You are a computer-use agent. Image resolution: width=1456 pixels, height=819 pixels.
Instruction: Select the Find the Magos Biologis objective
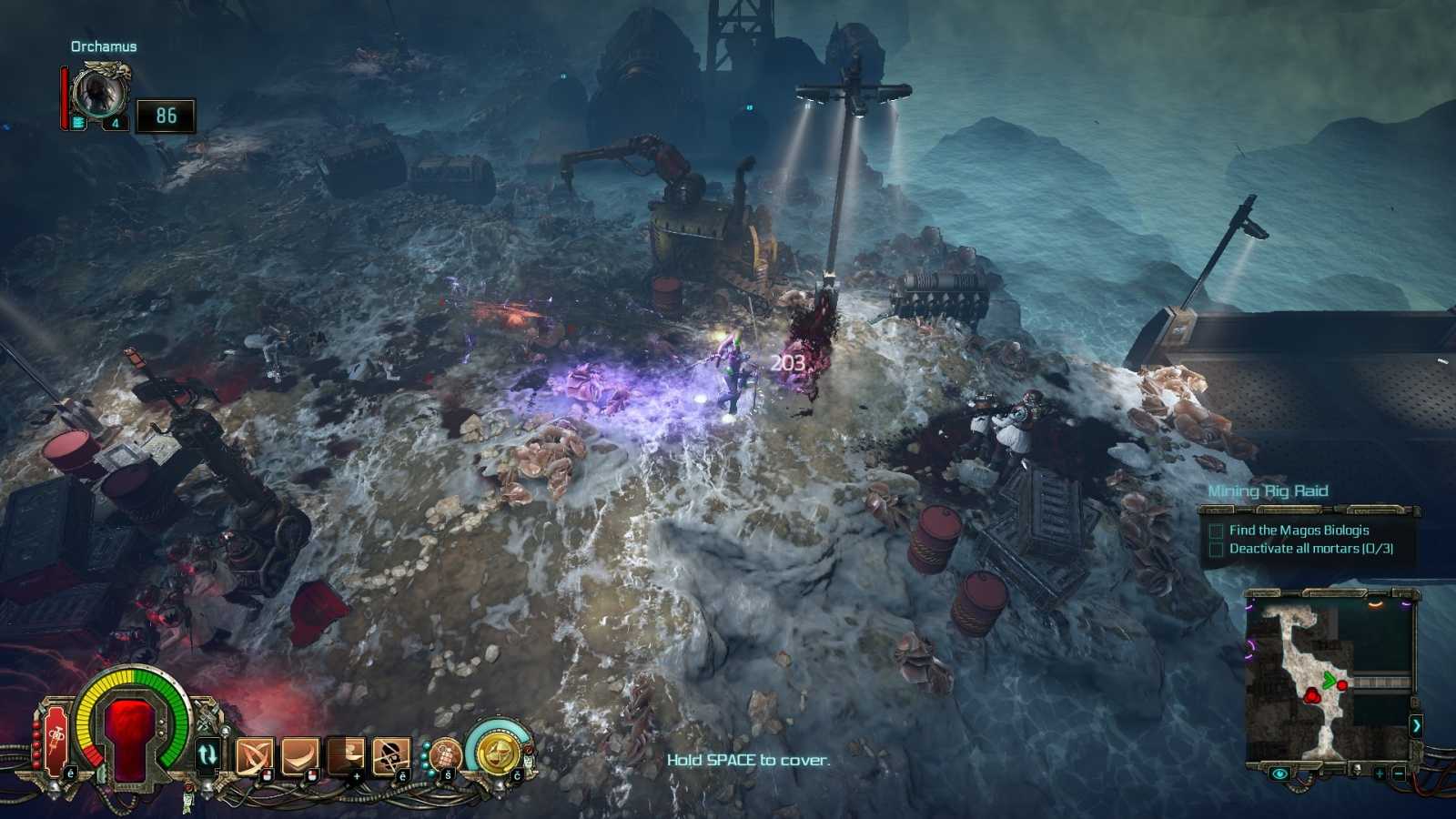(1299, 530)
